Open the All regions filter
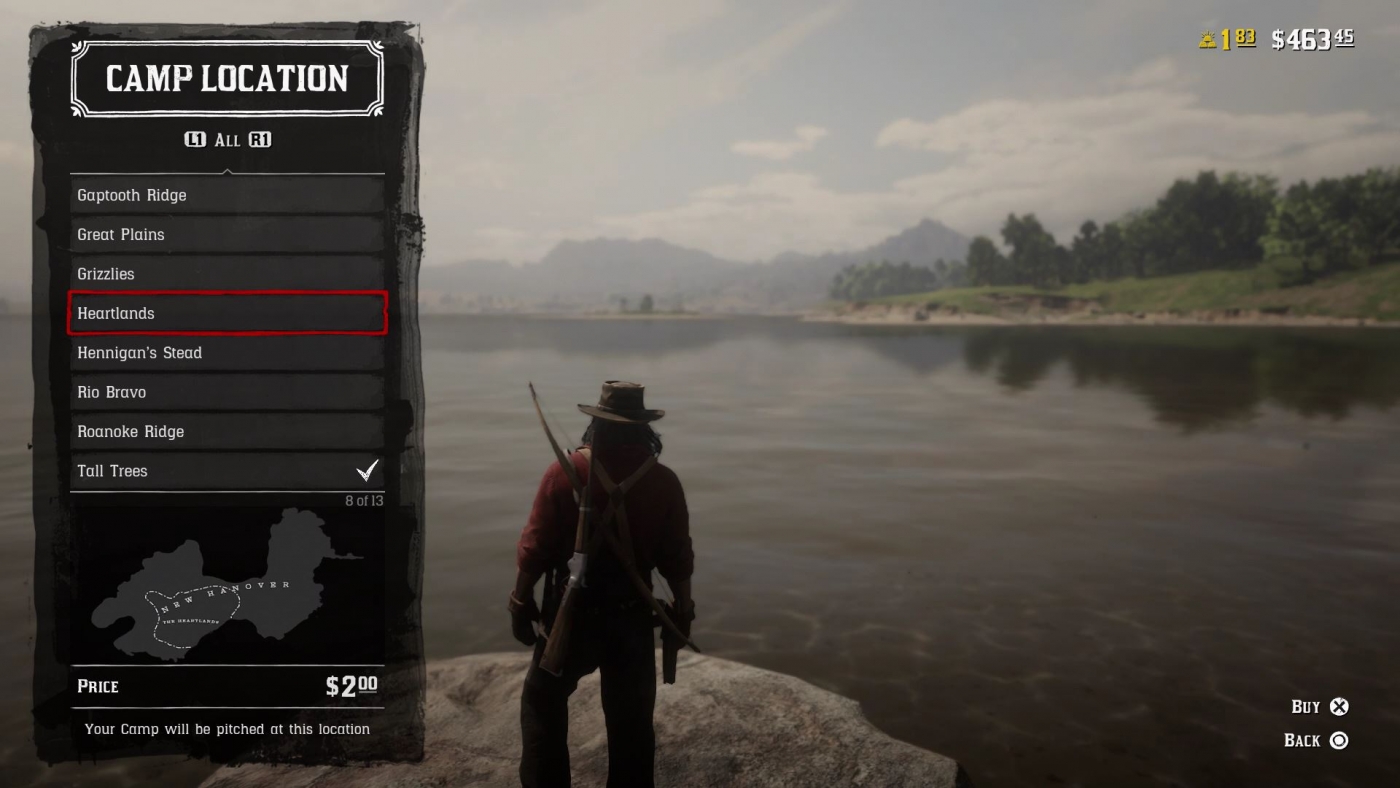Image resolution: width=1400 pixels, height=788 pixels. [228, 140]
